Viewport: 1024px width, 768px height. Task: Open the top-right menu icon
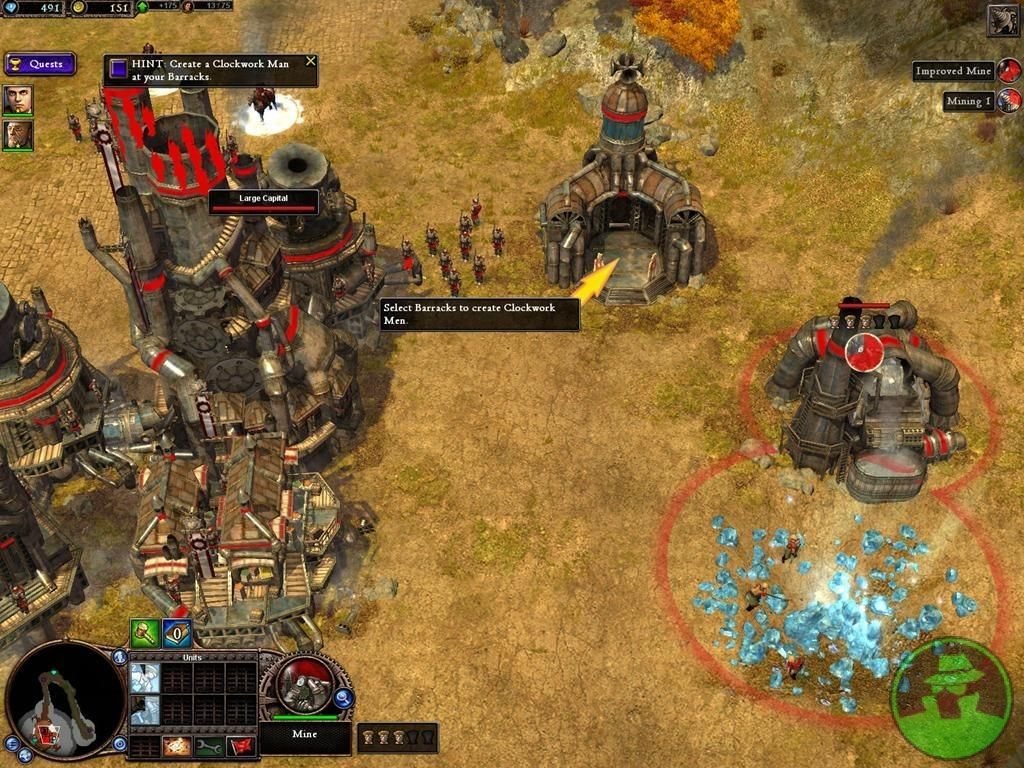point(1003,20)
